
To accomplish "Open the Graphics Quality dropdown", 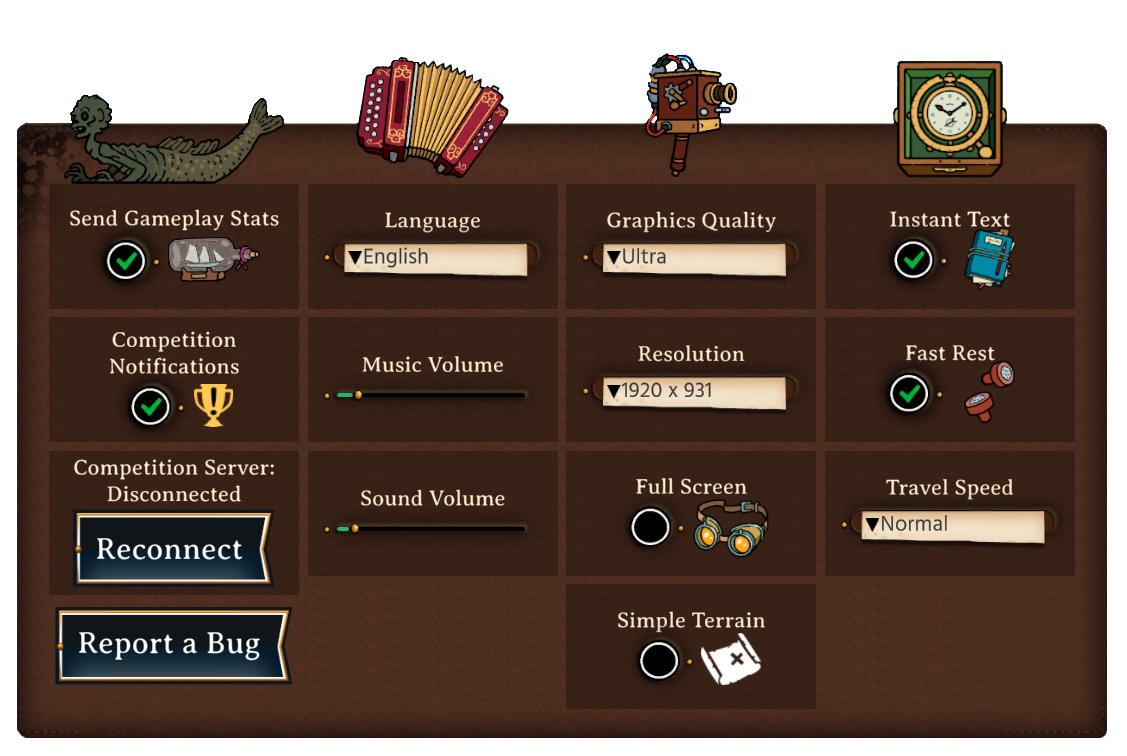I will [692, 258].
